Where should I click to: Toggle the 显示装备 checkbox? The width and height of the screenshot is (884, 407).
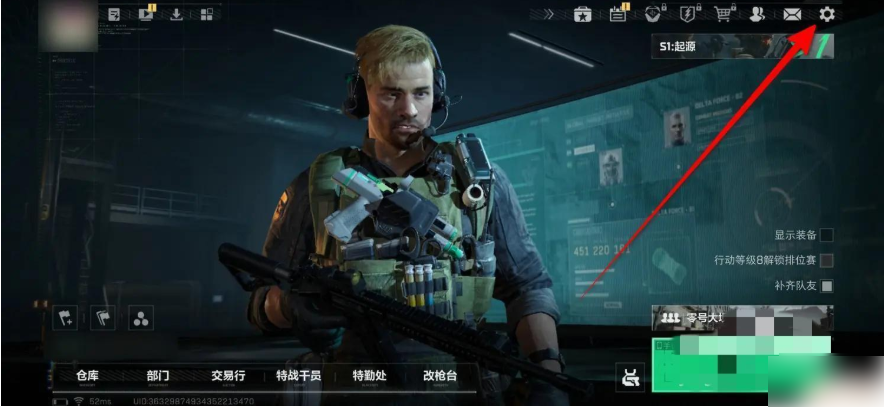tap(826, 235)
